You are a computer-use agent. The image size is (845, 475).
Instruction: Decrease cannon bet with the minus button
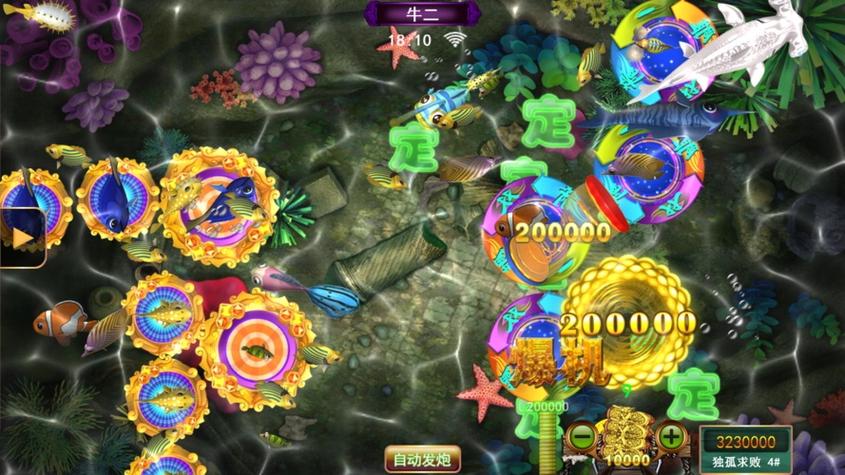click(x=580, y=437)
